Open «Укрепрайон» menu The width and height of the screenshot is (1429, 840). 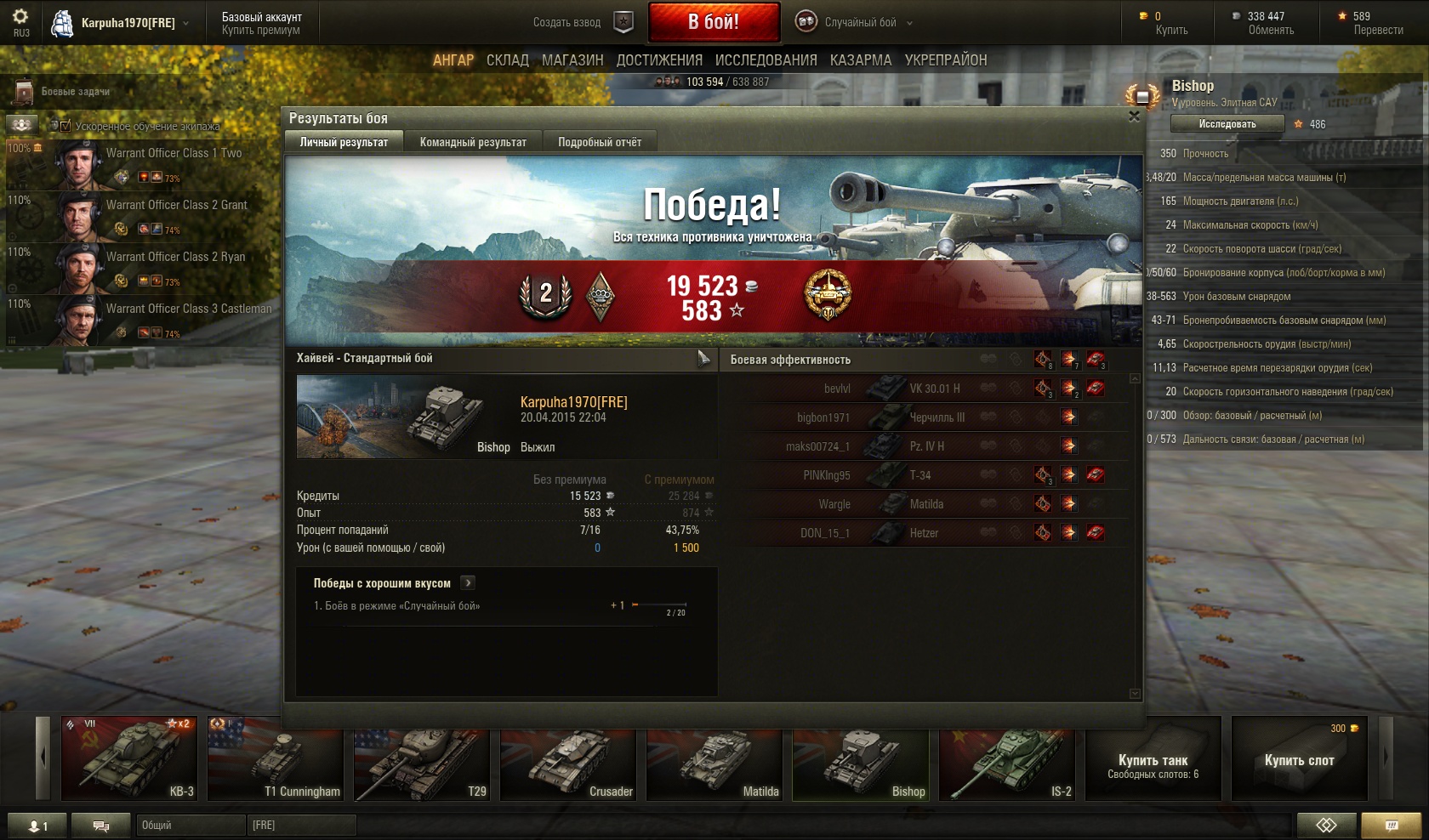[946, 60]
